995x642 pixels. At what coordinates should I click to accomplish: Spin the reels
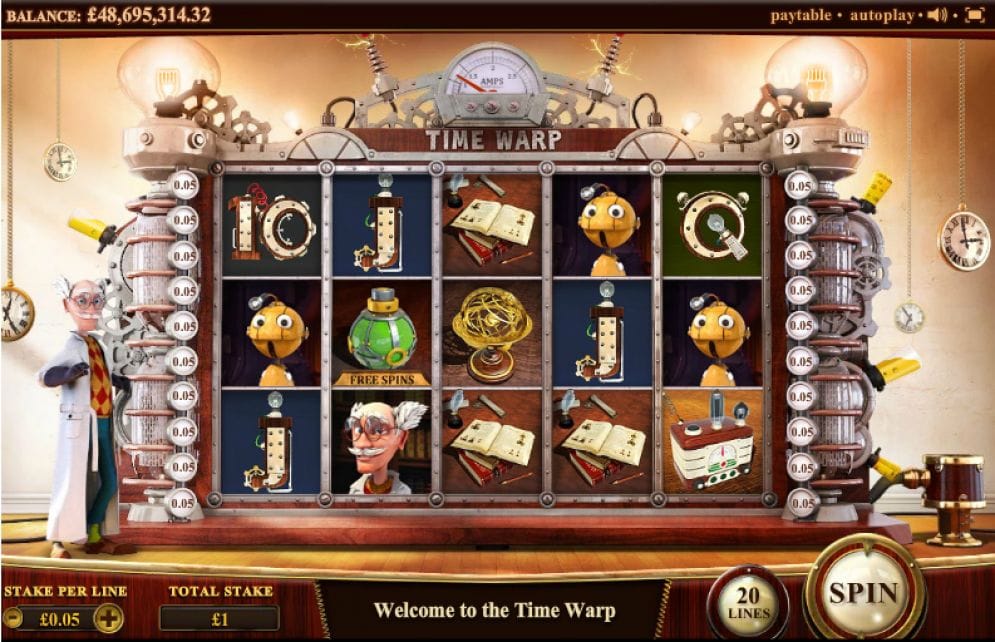pos(864,590)
